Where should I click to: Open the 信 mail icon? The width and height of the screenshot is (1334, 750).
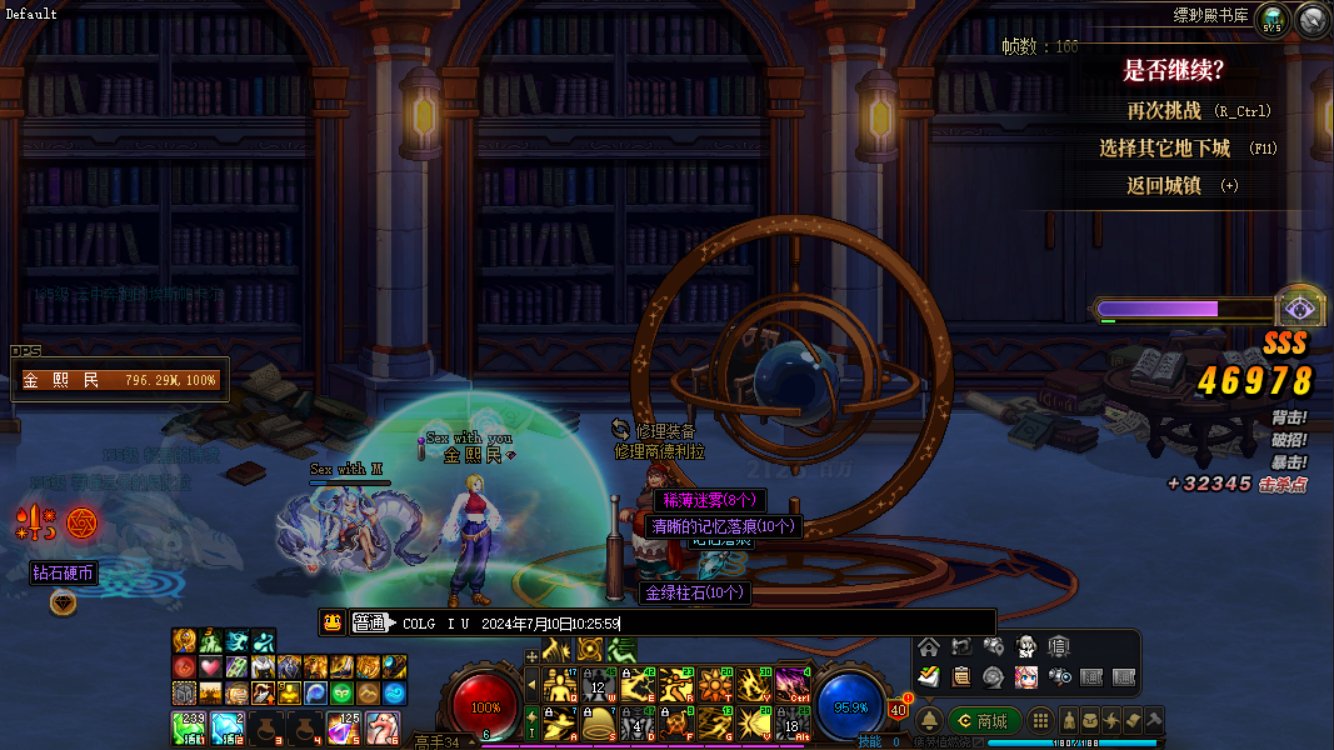pyautogui.click(x=1057, y=647)
